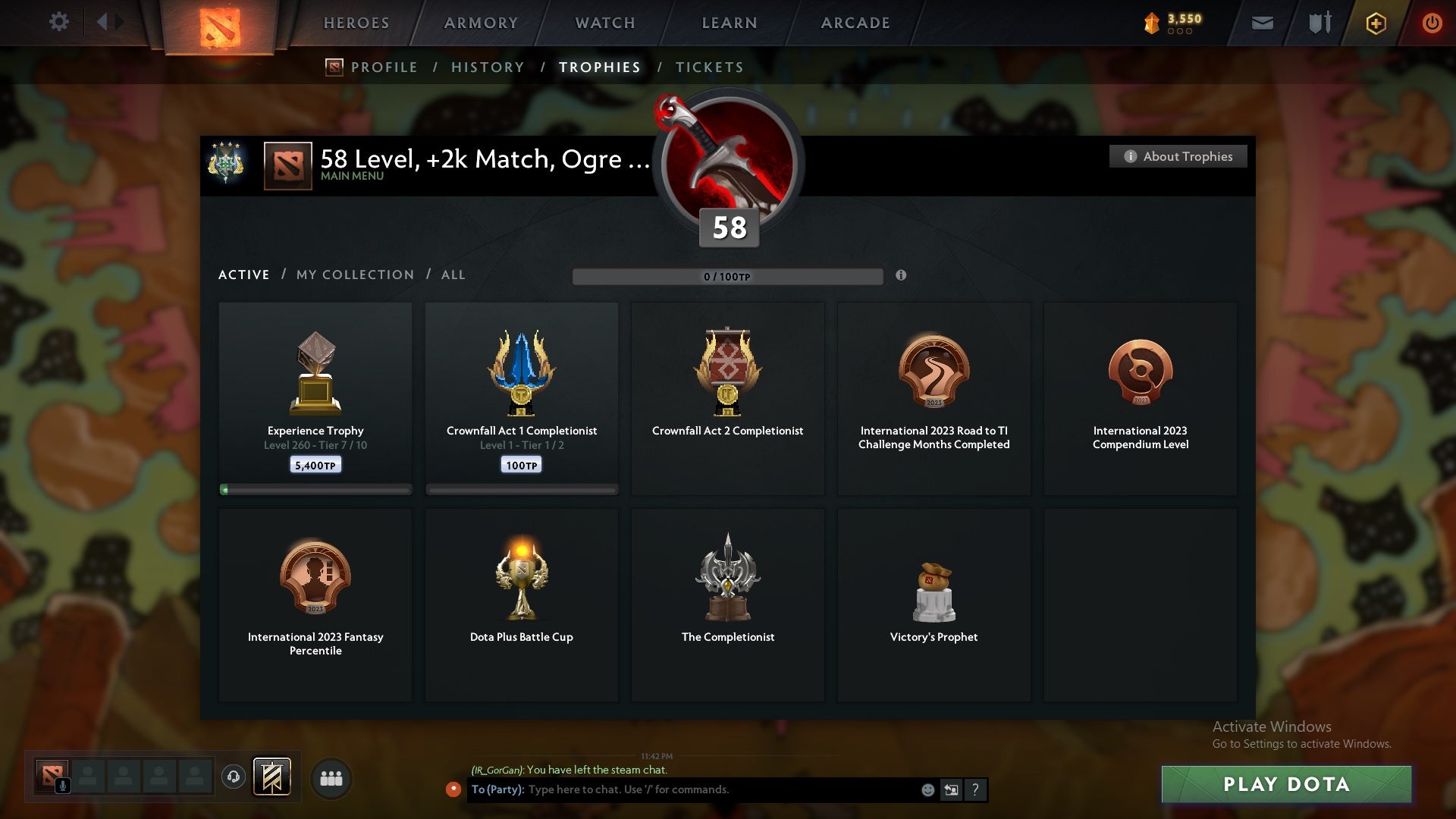
Task: Open the Armory shield-and-sword icon
Action: pos(1319,23)
